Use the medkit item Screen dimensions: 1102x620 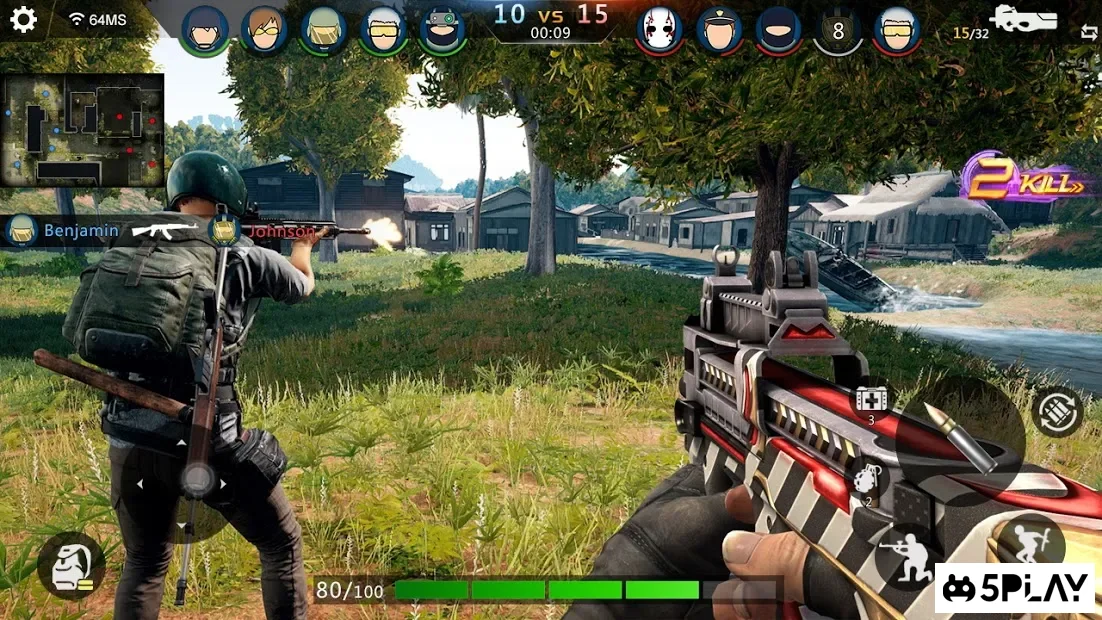870,399
